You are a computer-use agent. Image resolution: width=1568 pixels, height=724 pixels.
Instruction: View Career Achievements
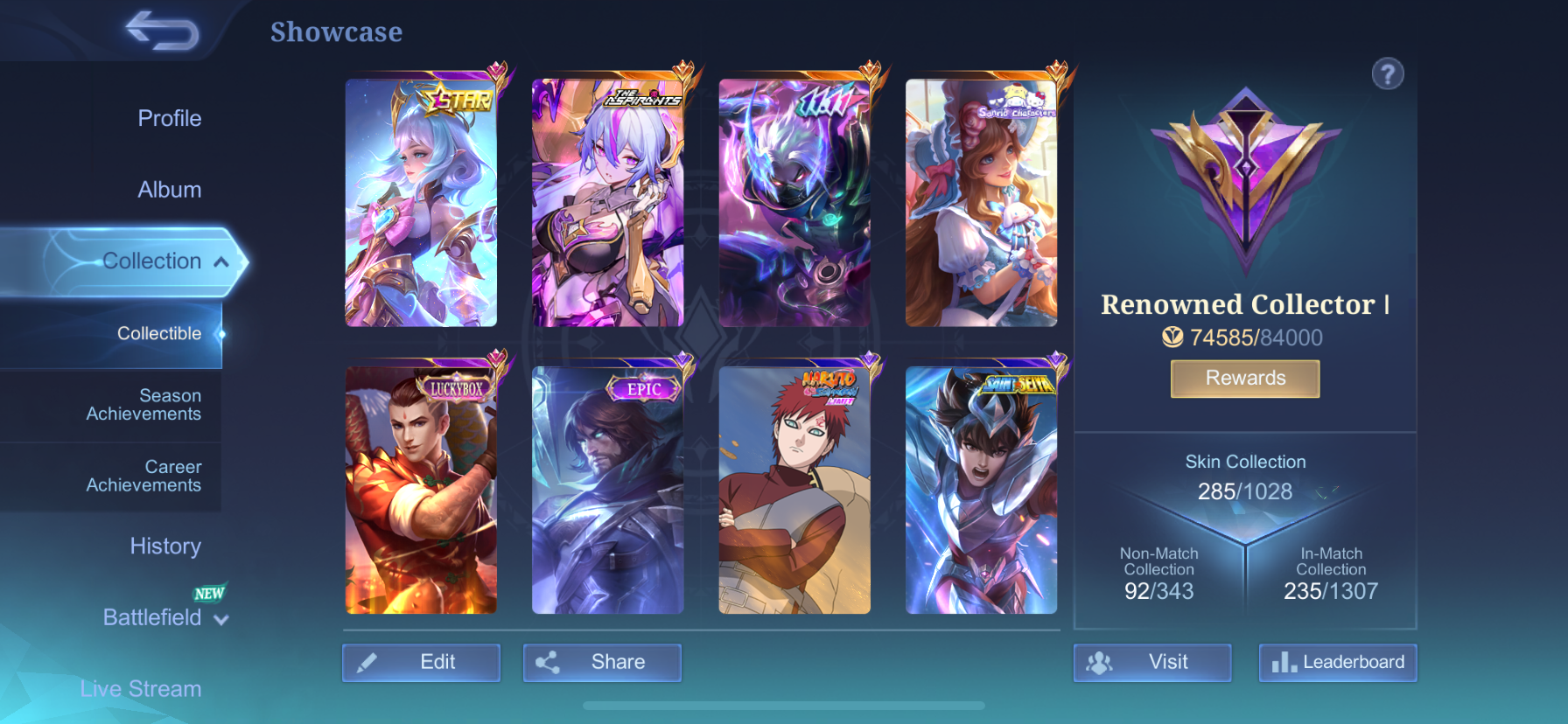143,476
